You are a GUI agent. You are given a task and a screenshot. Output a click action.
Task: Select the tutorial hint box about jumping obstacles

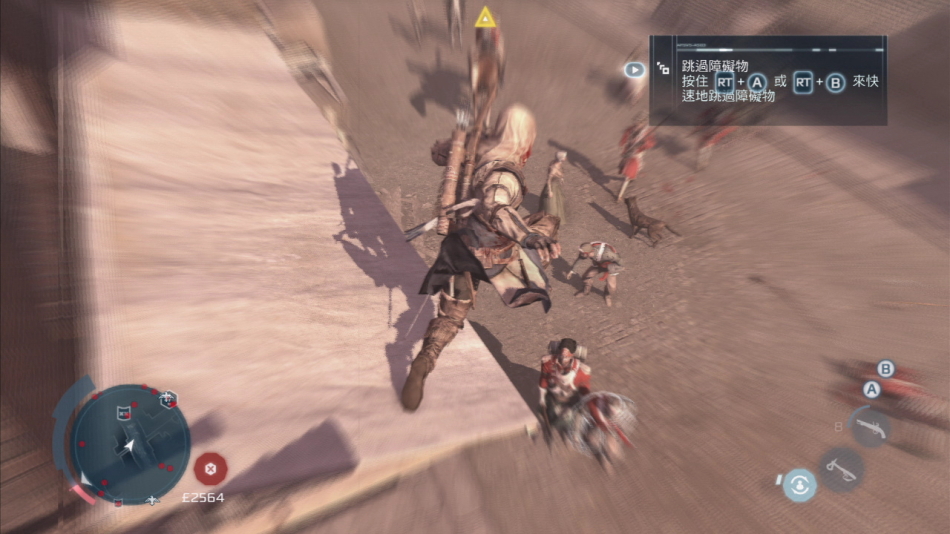click(767, 81)
